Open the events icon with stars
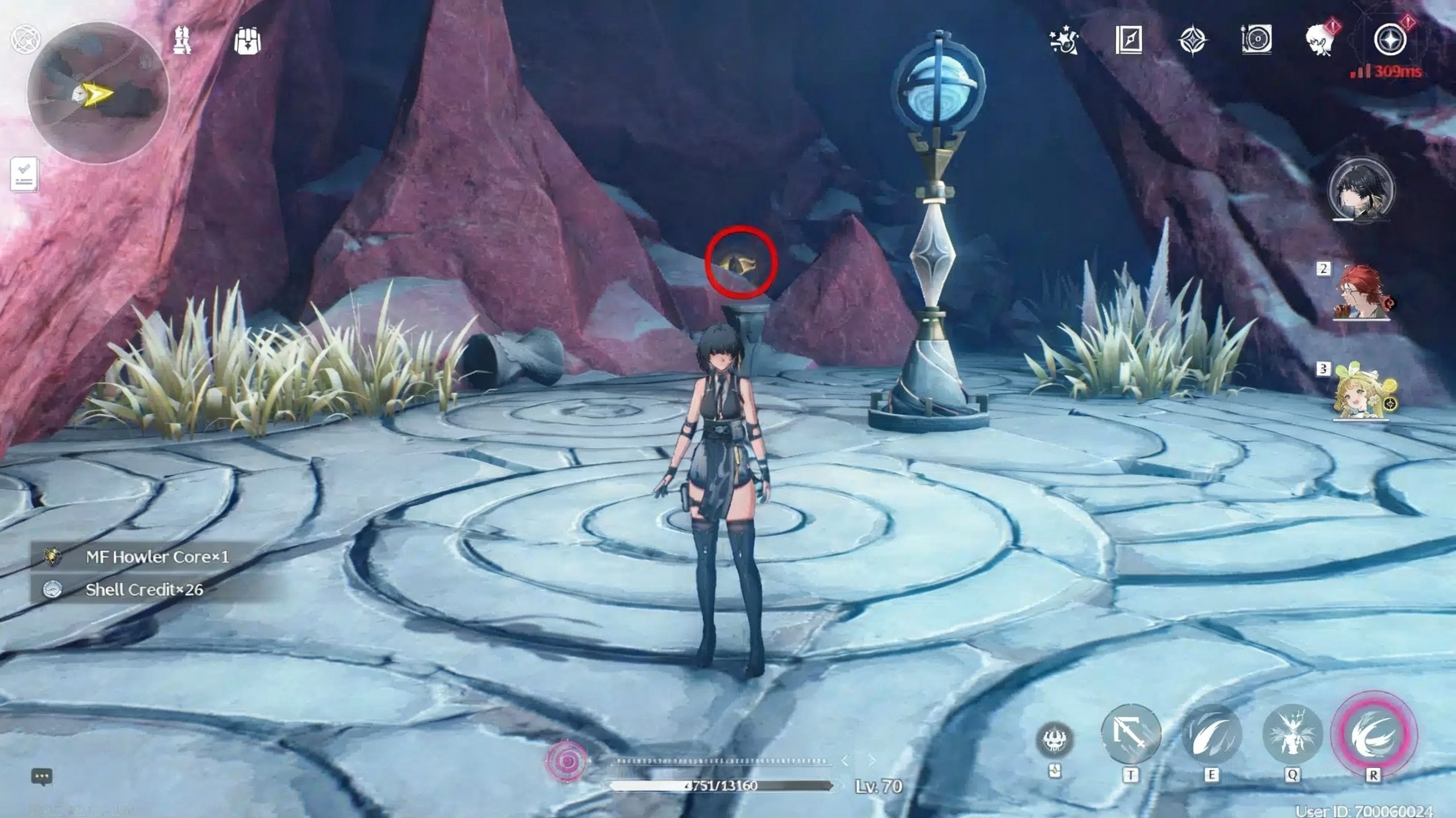 click(x=1064, y=40)
